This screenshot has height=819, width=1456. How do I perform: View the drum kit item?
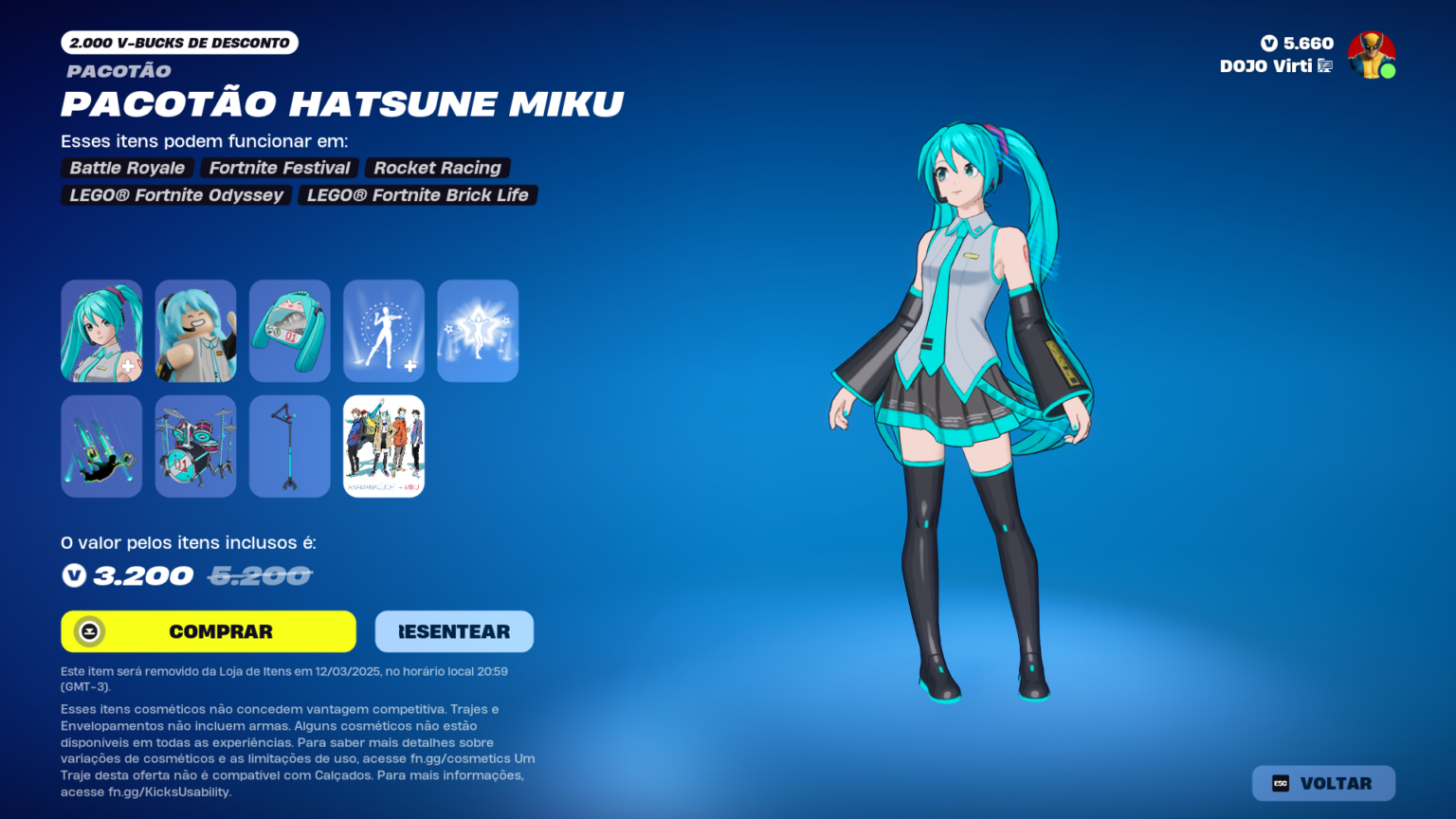click(x=195, y=446)
